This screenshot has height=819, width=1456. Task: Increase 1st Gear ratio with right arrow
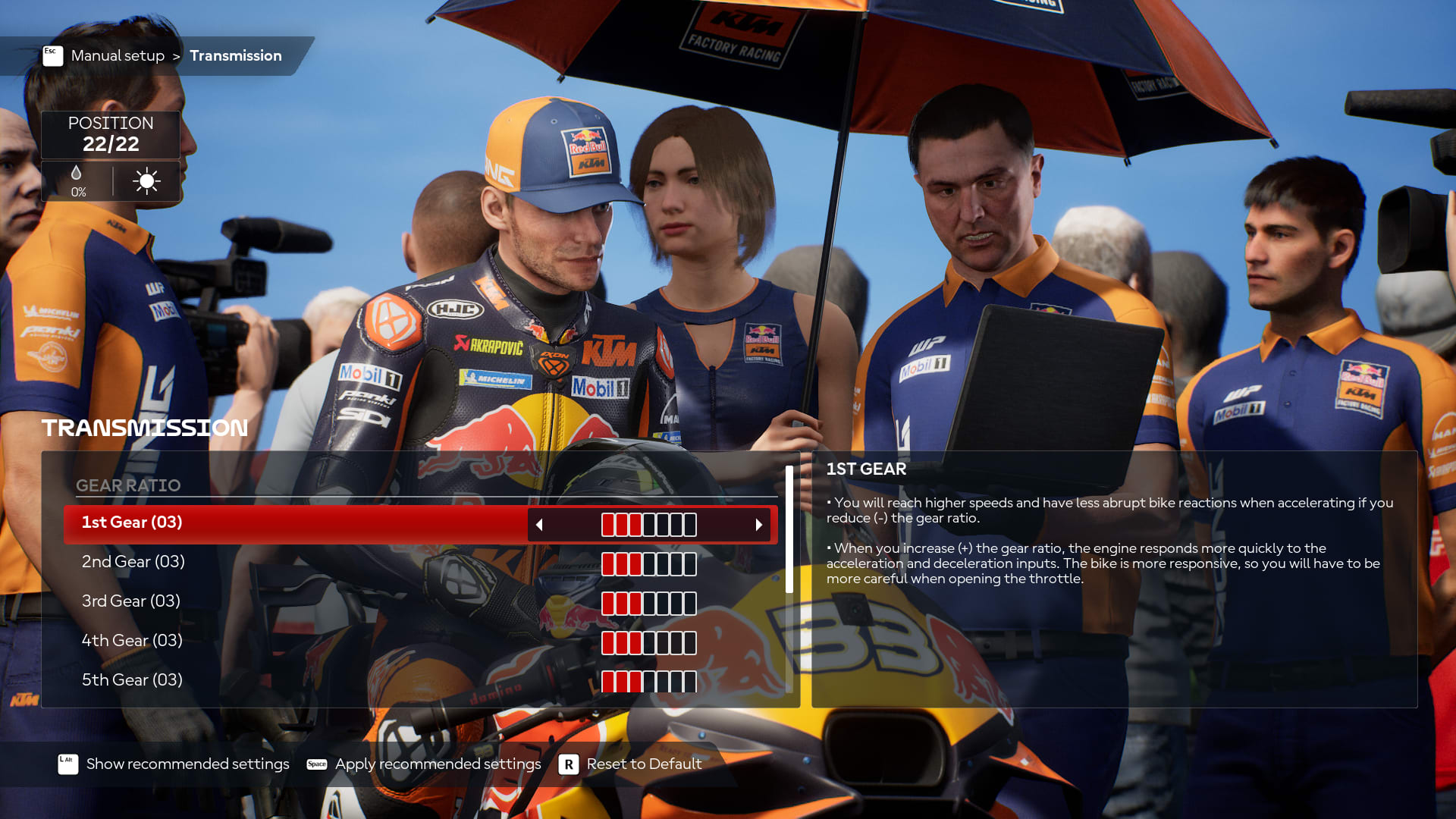(x=758, y=525)
